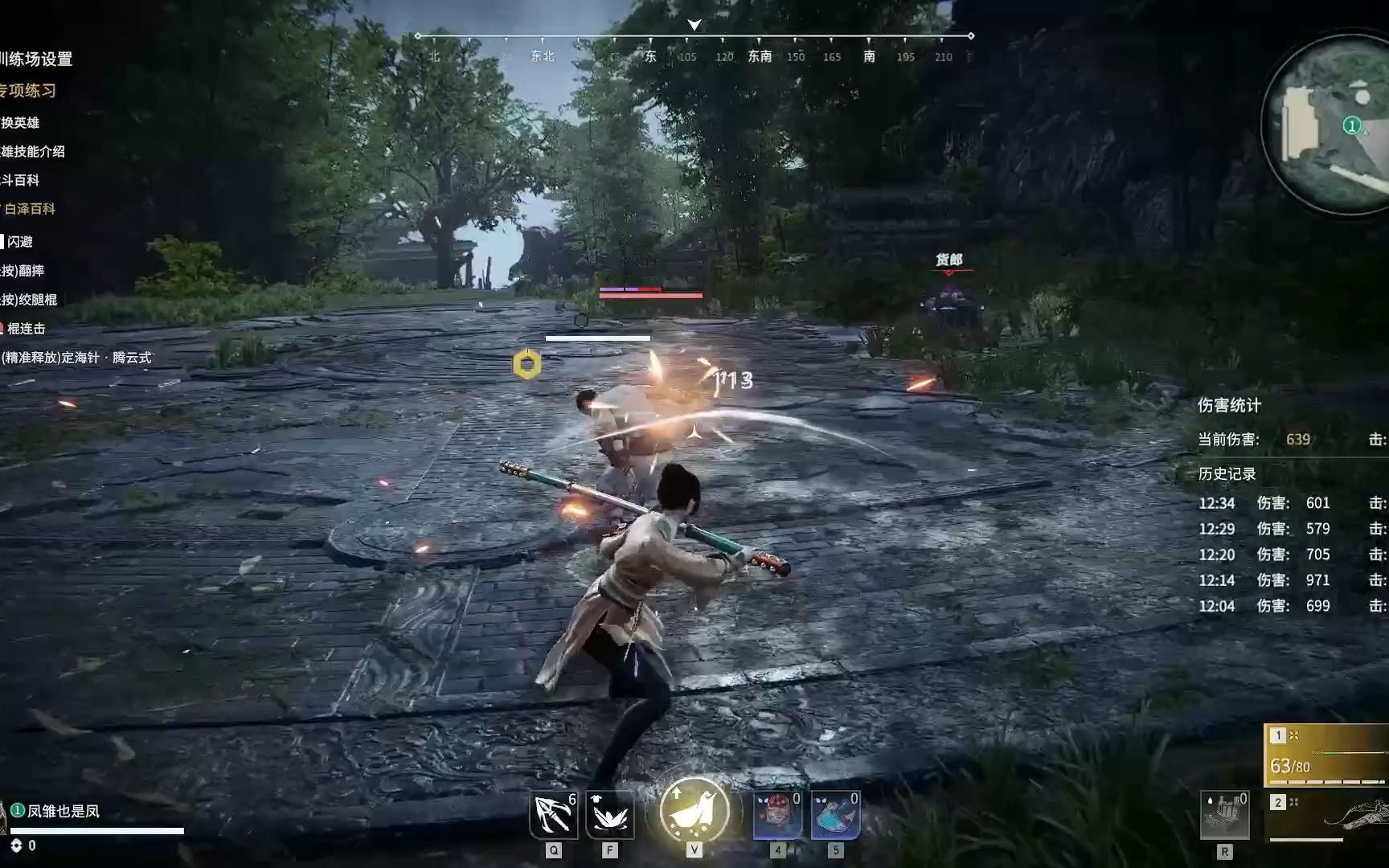The image size is (1389, 868).
Task: Open the 战斗百科 combat encyclopedia
Action: (x=20, y=180)
